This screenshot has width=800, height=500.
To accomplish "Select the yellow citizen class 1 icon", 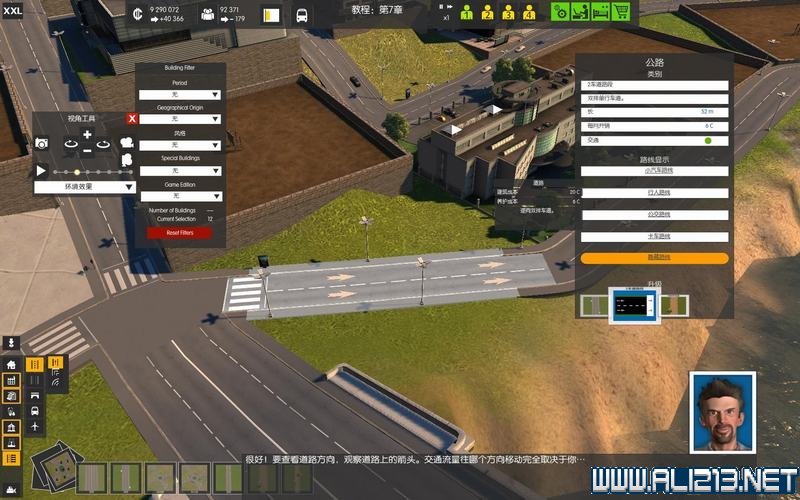I will point(466,13).
